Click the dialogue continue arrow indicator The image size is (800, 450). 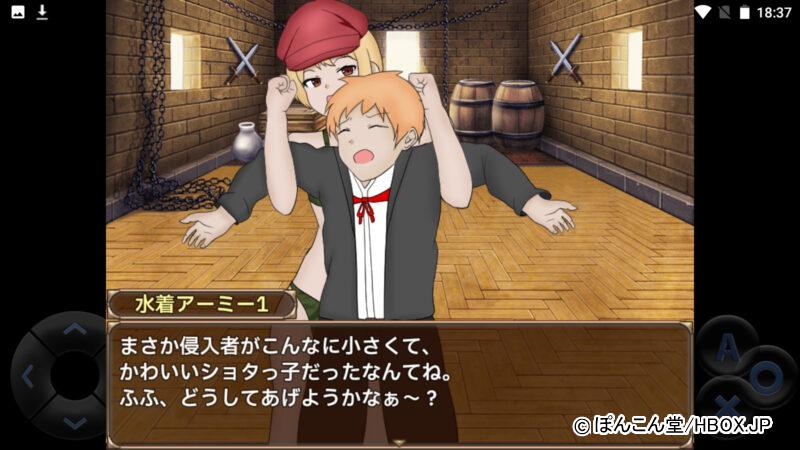[399, 441]
